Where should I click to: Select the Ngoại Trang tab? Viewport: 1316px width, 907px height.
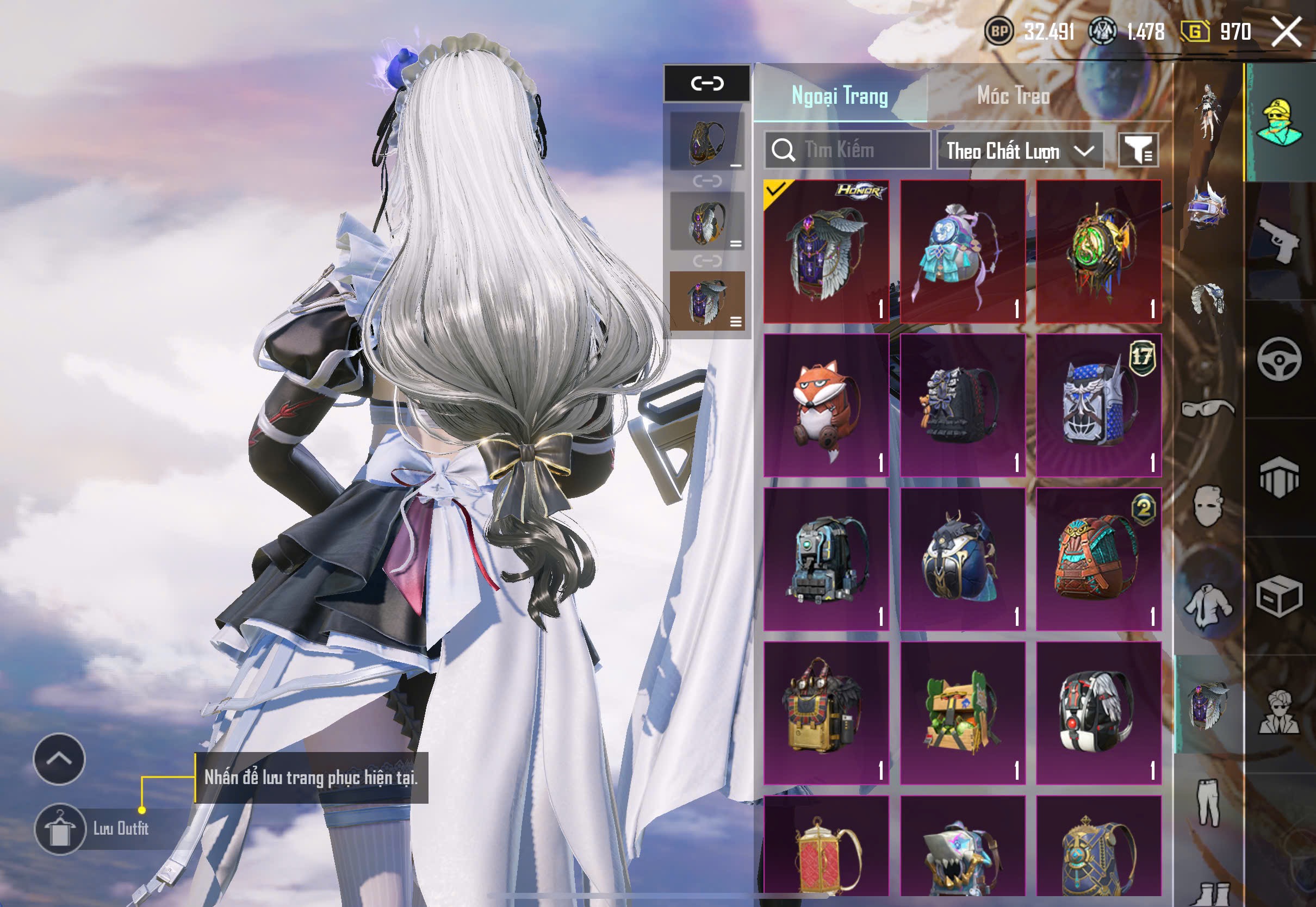click(x=839, y=96)
